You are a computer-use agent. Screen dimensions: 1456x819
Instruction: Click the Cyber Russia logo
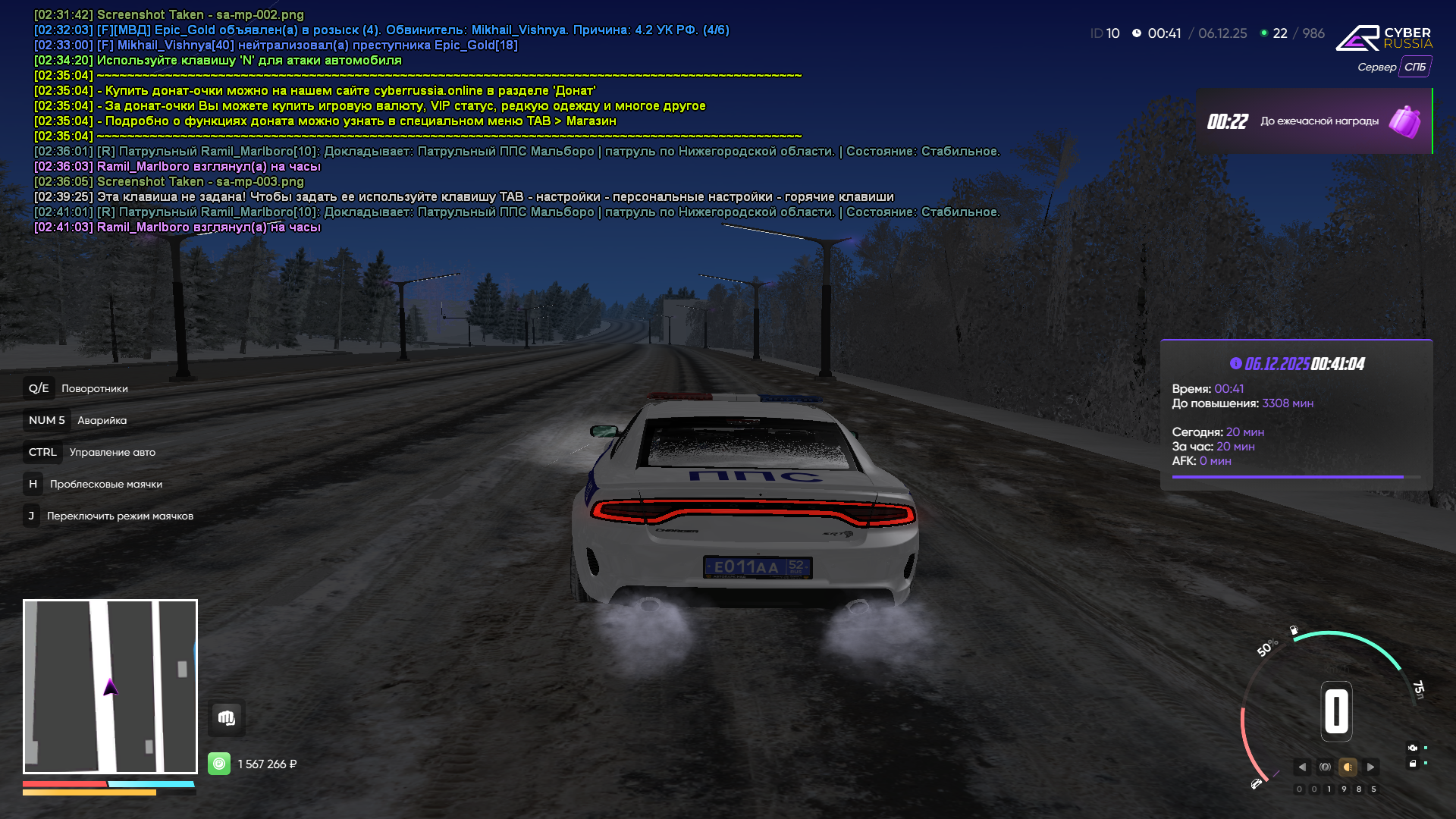coord(1384,38)
